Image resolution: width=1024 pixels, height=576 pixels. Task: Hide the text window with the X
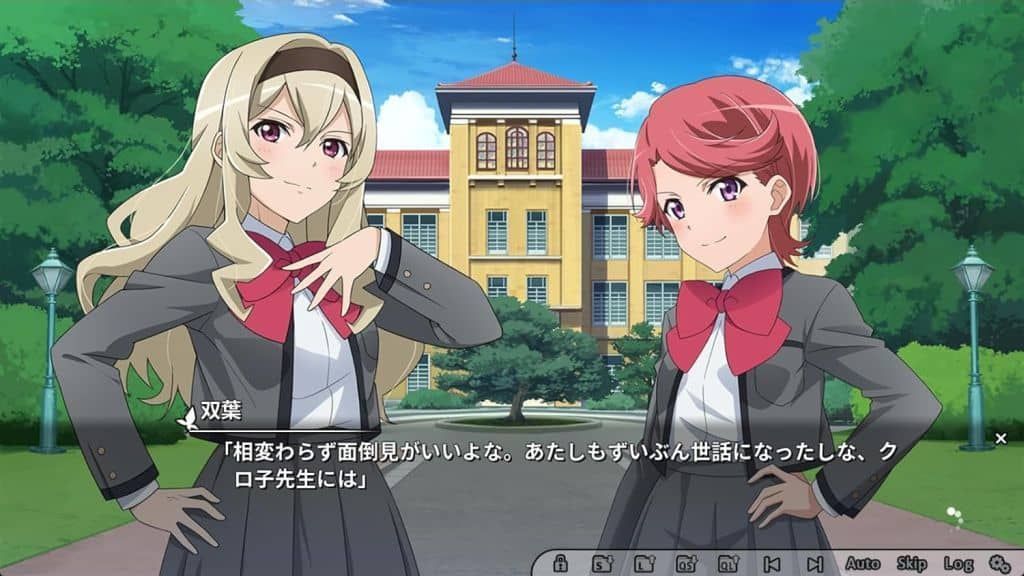[1001, 438]
